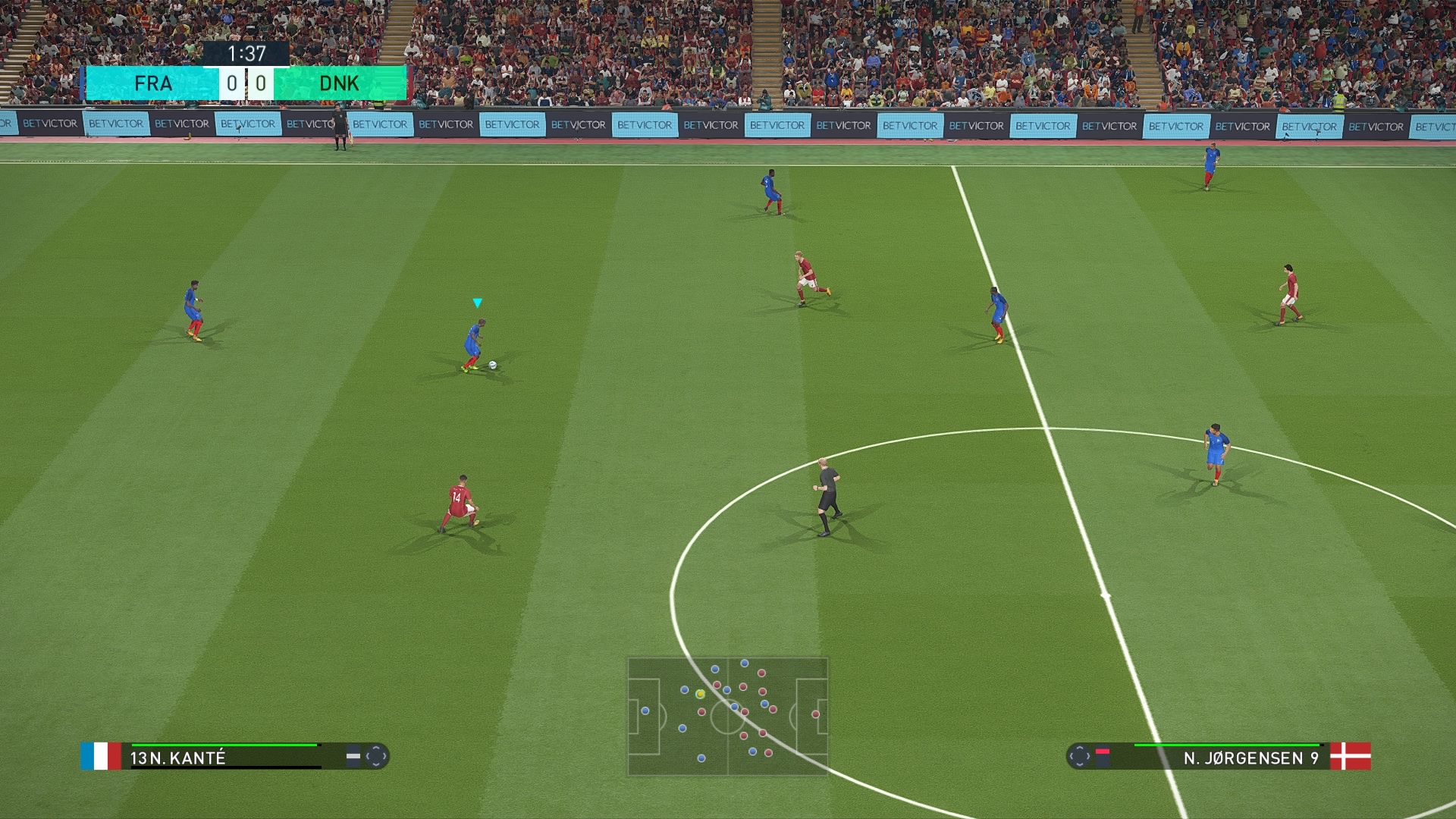Select the N. Jørgensen player name panel

coord(1227,757)
